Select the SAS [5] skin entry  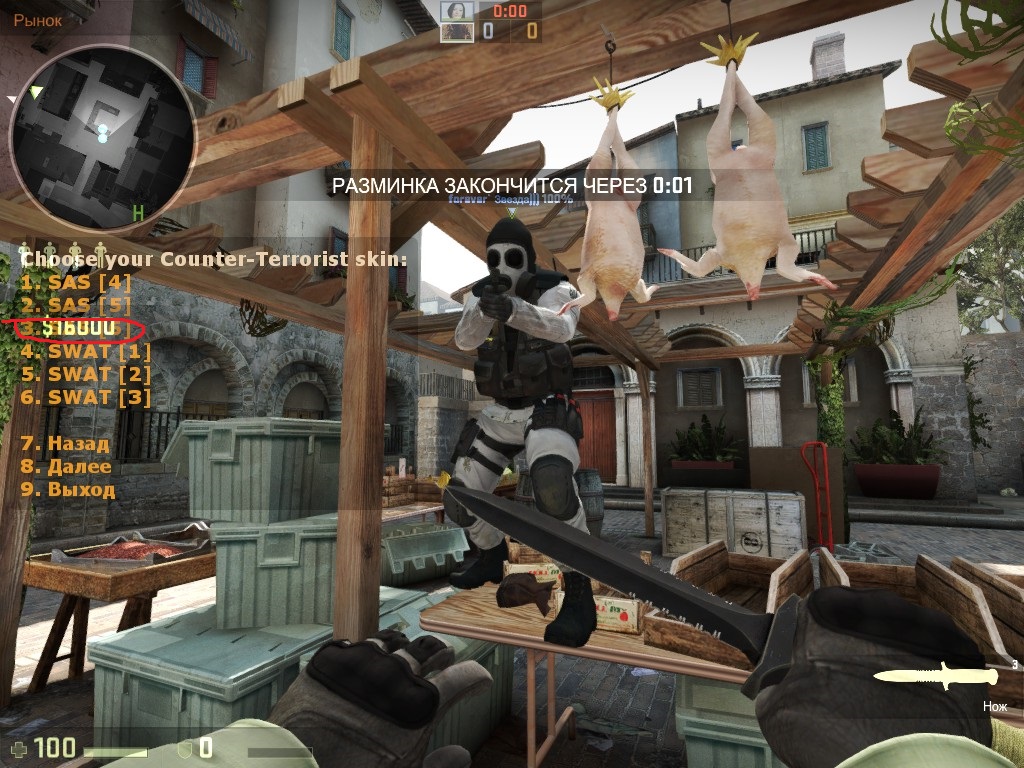(x=77, y=305)
